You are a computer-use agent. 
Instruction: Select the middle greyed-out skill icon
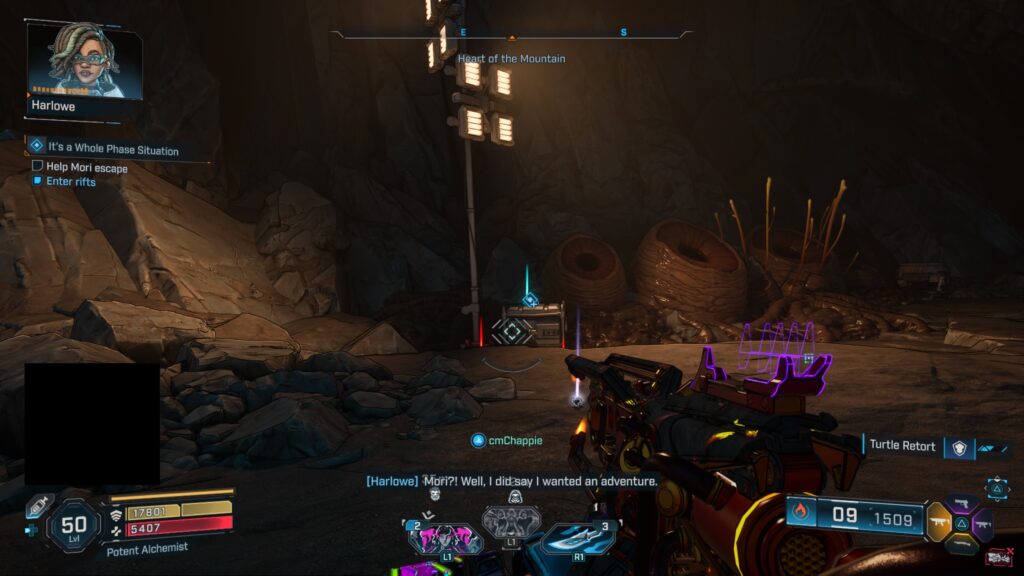[x=511, y=520]
